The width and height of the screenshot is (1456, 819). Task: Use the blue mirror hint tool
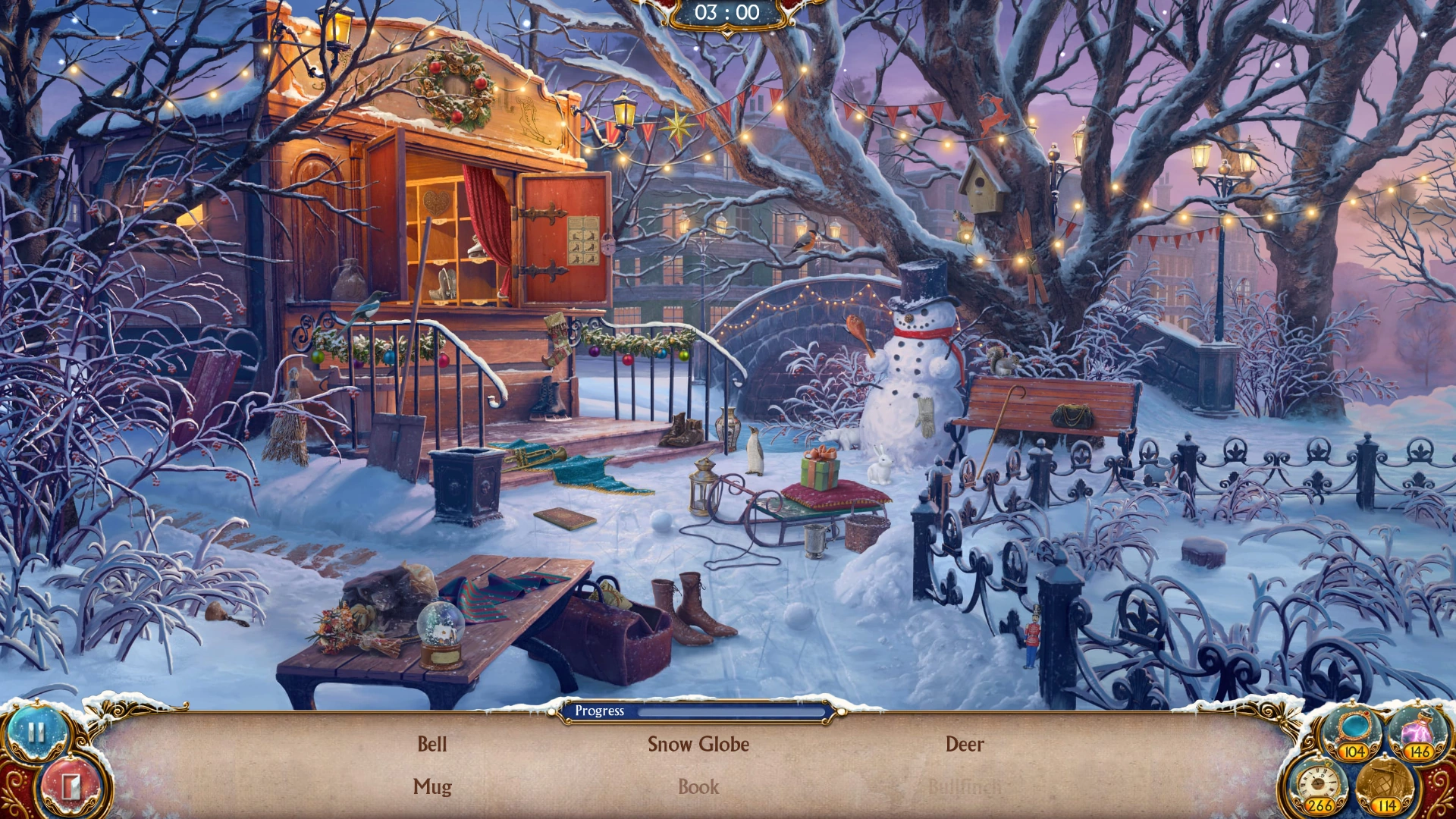pos(1354,728)
